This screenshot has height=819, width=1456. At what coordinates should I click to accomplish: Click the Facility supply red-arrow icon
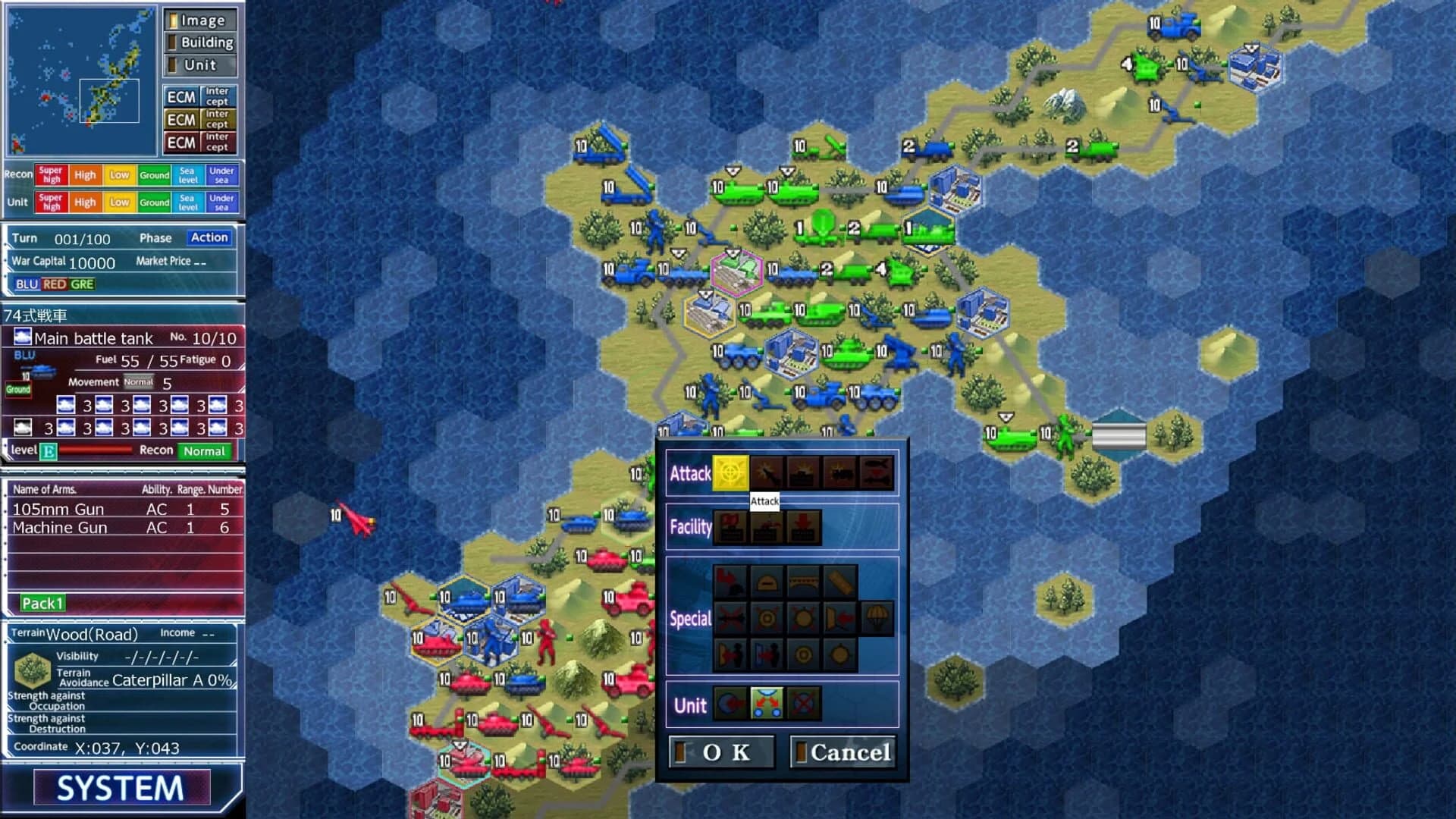(804, 526)
